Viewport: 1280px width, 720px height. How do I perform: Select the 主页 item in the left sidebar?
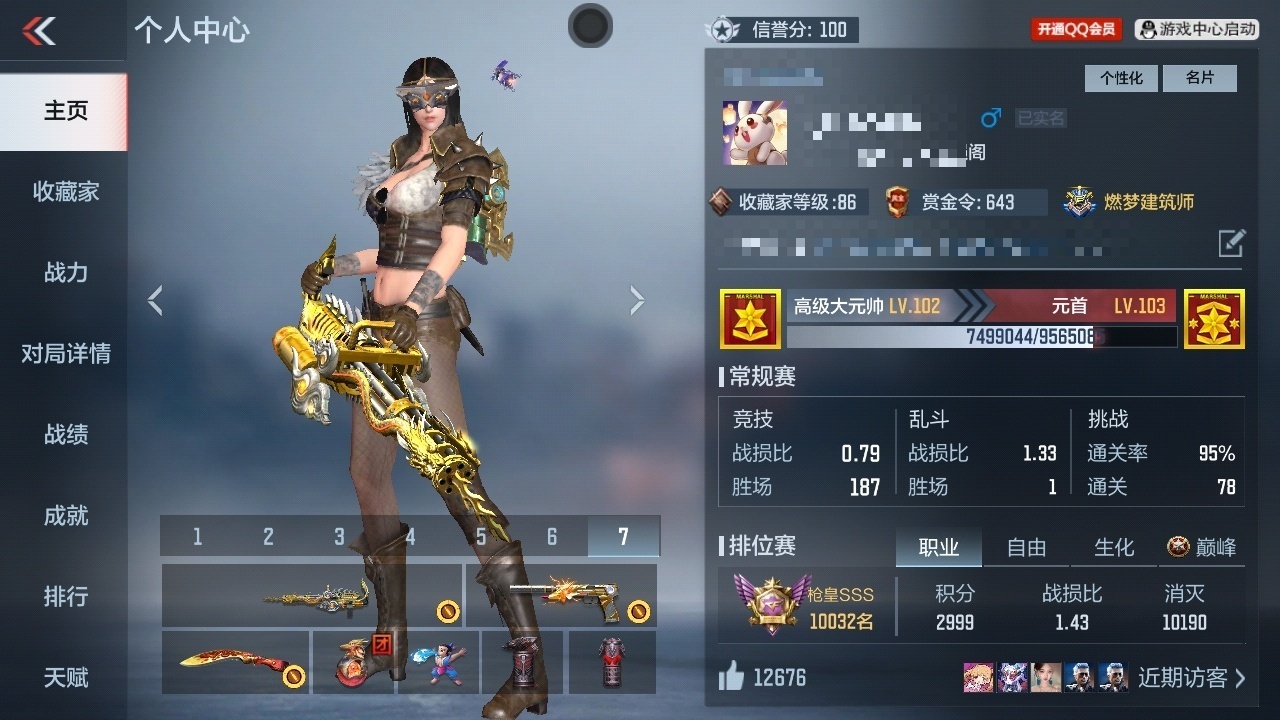point(63,112)
